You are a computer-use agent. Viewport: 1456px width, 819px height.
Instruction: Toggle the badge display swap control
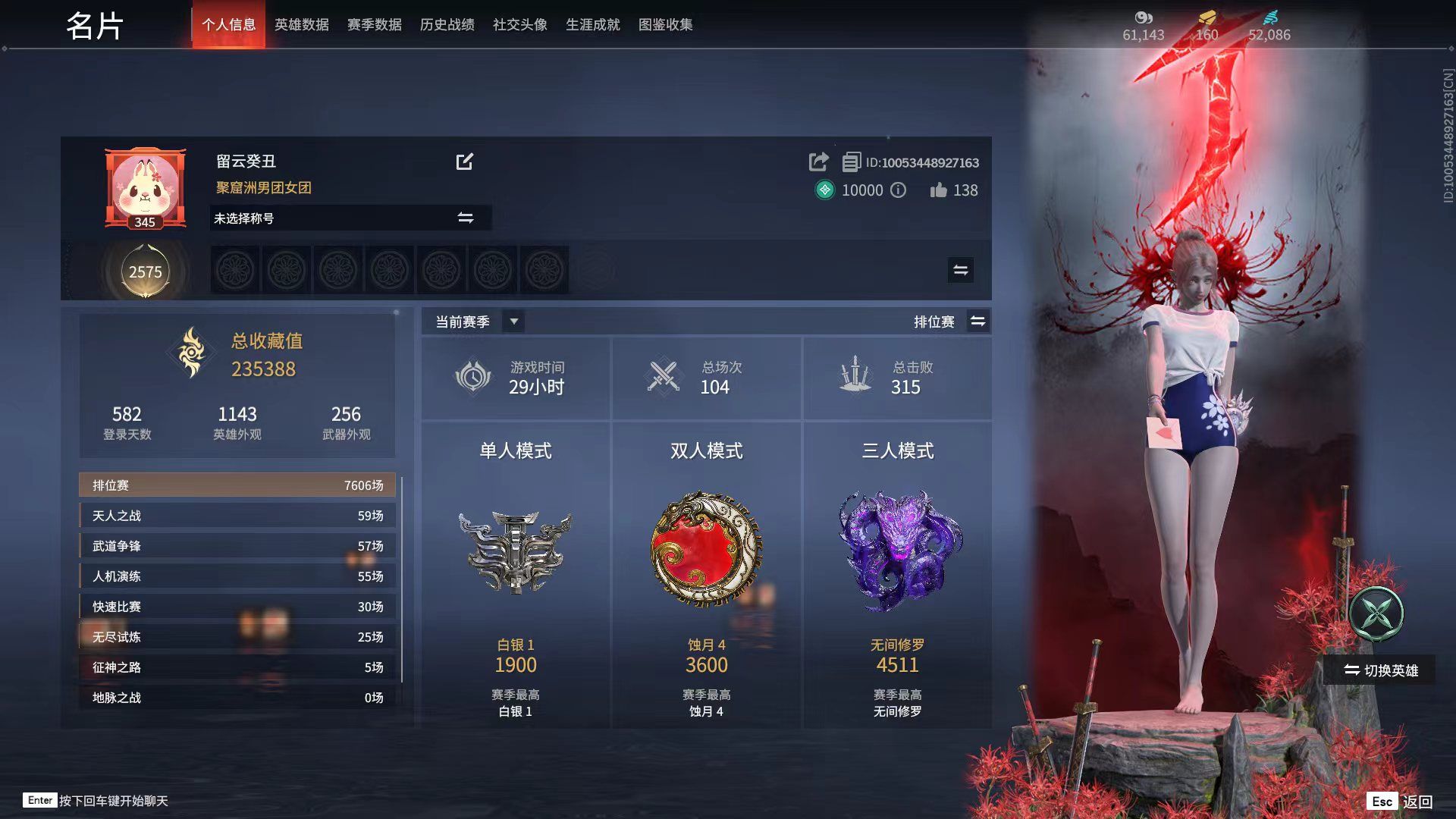point(960,270)
